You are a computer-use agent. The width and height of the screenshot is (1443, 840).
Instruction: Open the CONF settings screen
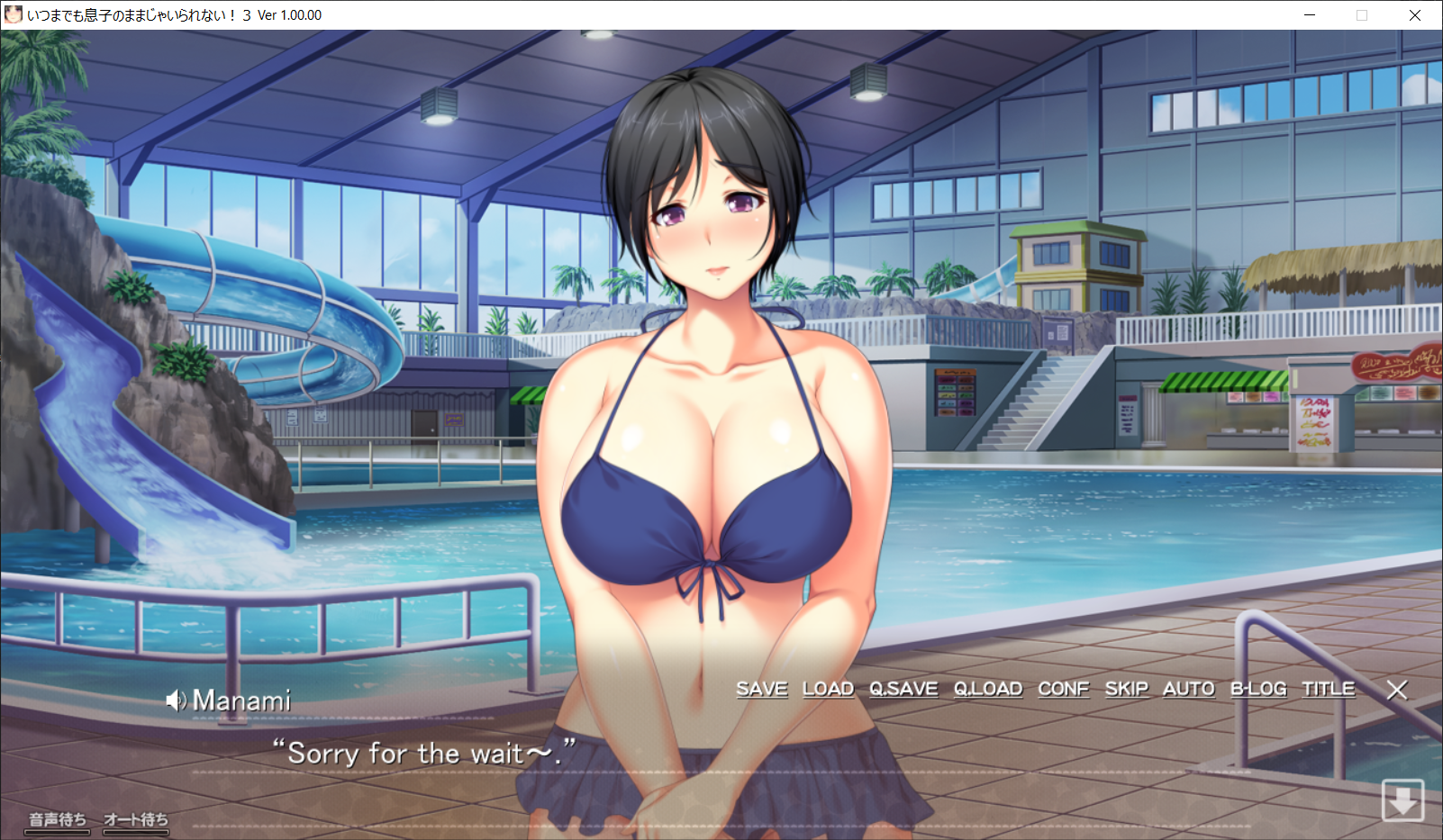(x=1063, y=689)
